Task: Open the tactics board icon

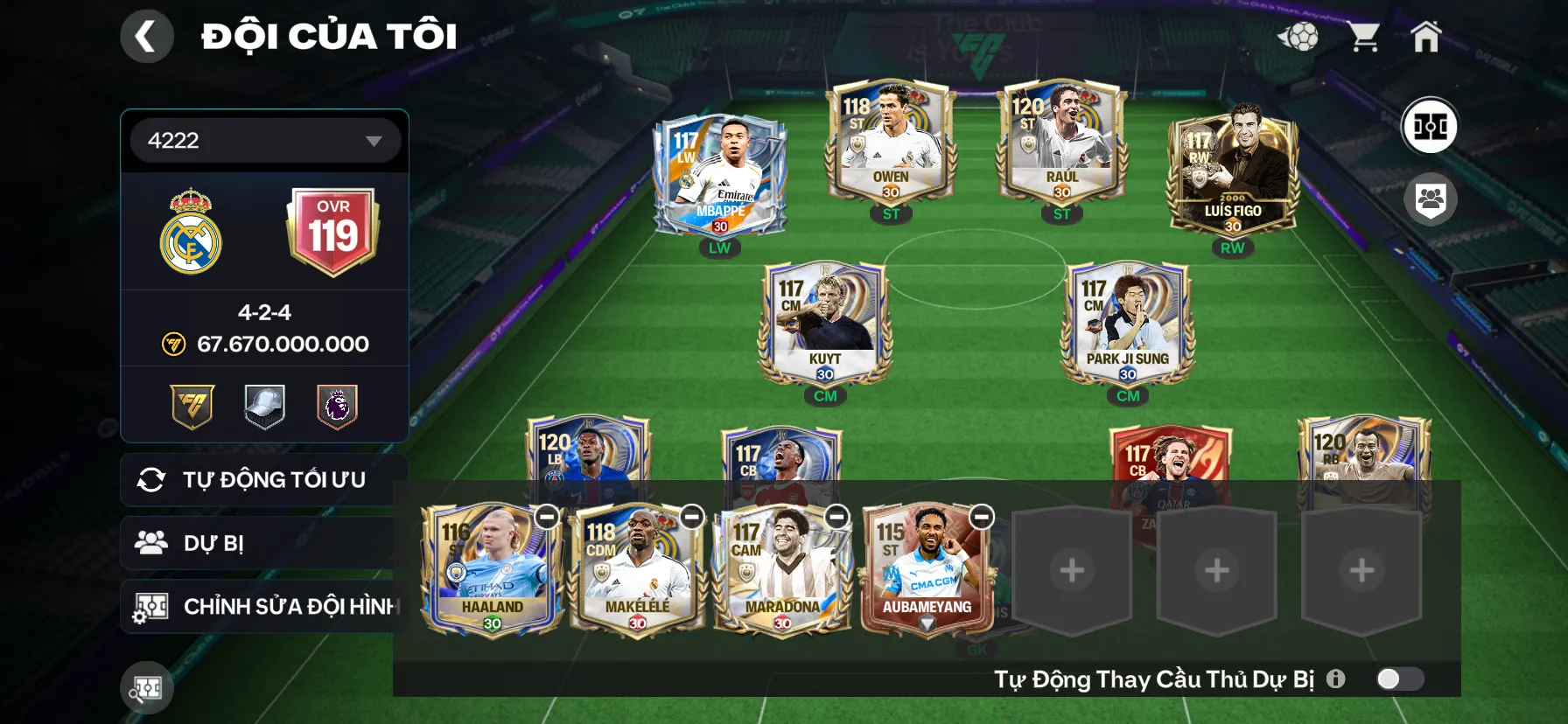Action: [x=1430, y=126]
